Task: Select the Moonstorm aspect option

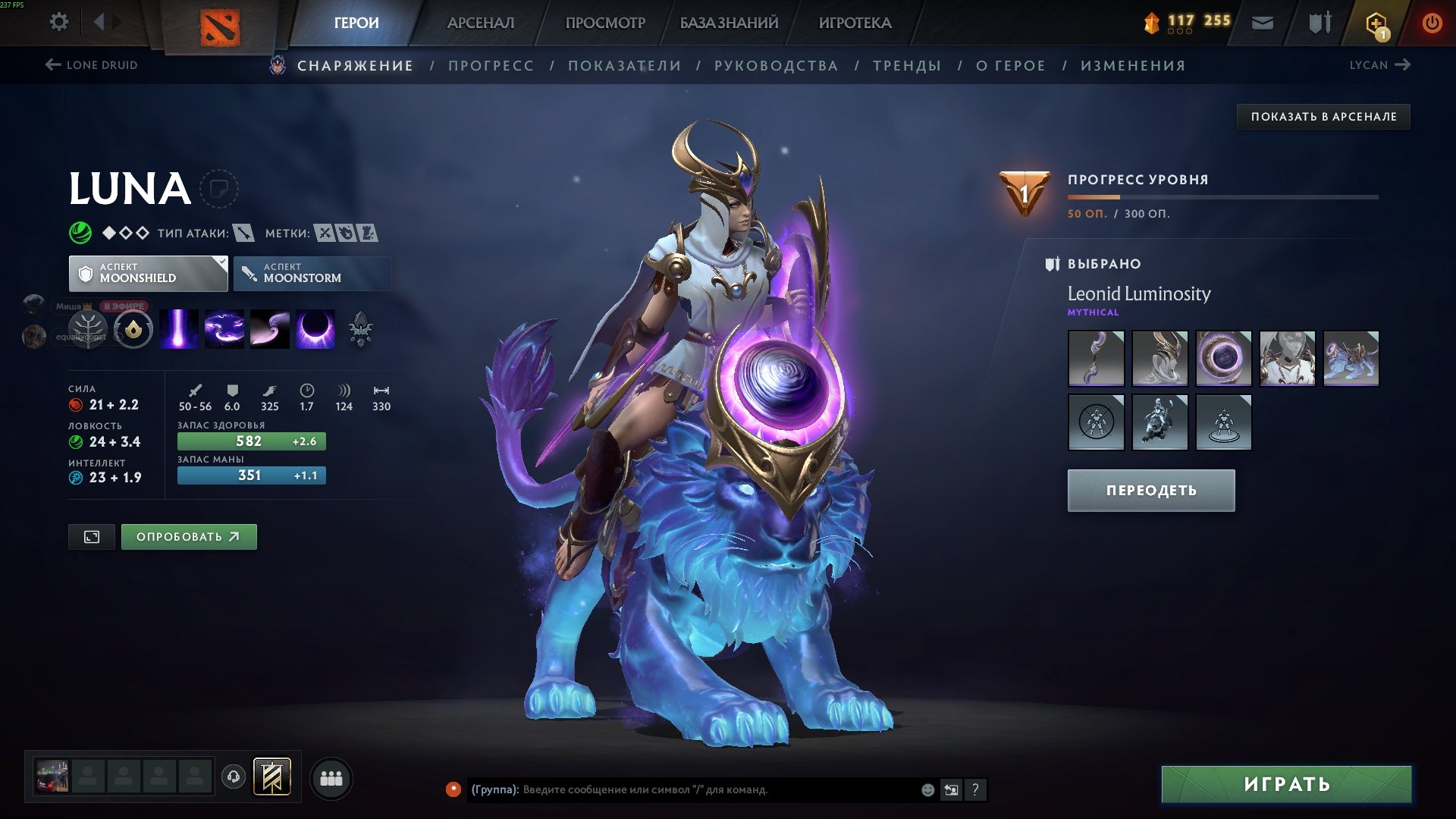Action: tap(312, 272)
